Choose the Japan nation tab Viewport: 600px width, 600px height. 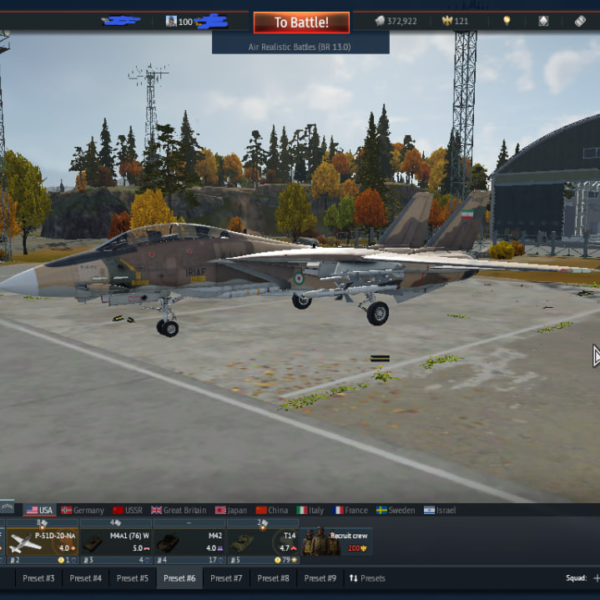pyautogui.click(x=231, y=510)
